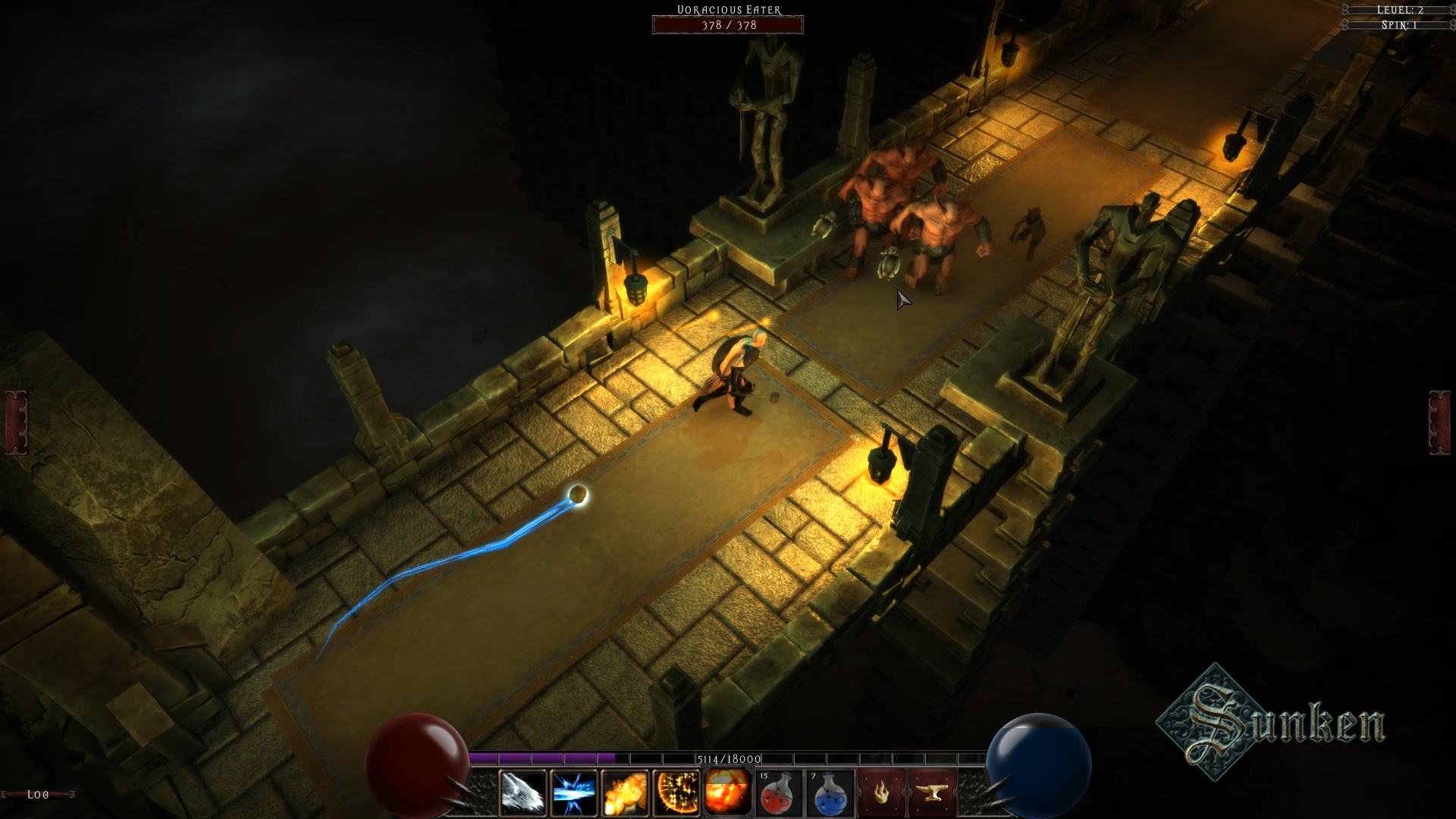Select the round fiery explosion skill
Viewport: 1456px width, 819px height.
click(x=727, y=793)
